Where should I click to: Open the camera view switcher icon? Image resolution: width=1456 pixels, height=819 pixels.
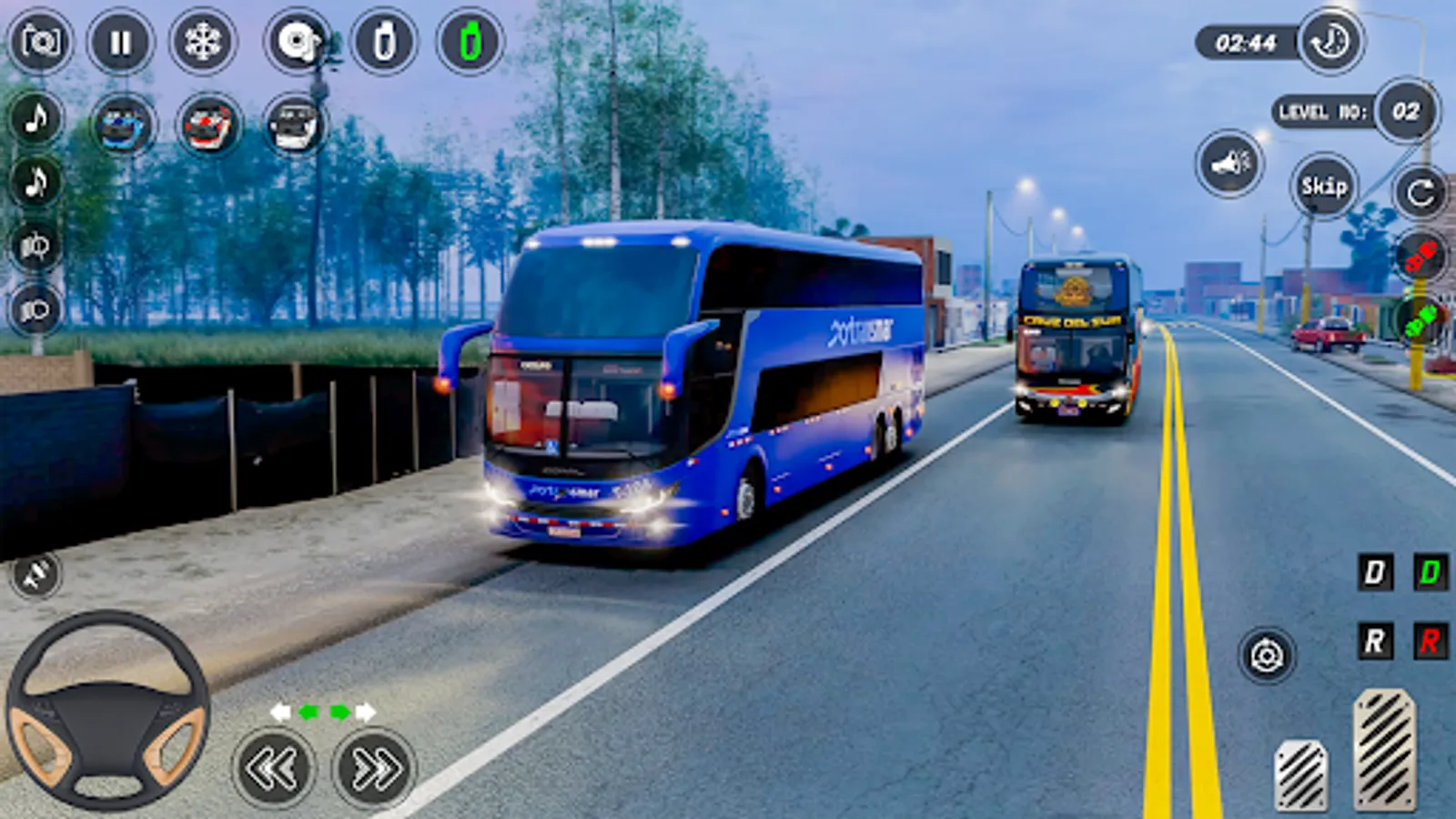click(x=296, y=43)
